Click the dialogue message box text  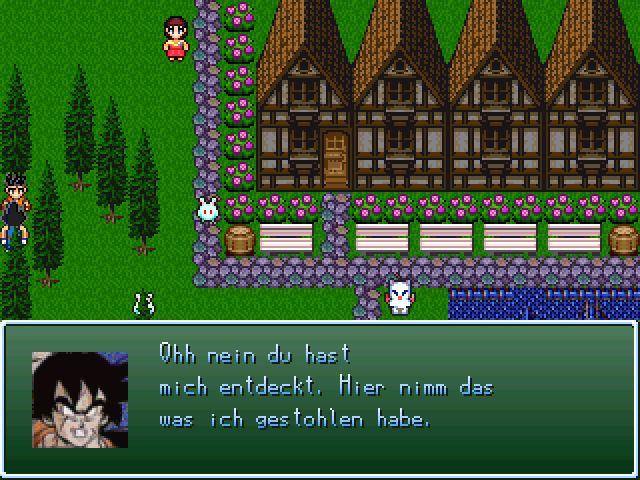point(325,387)
